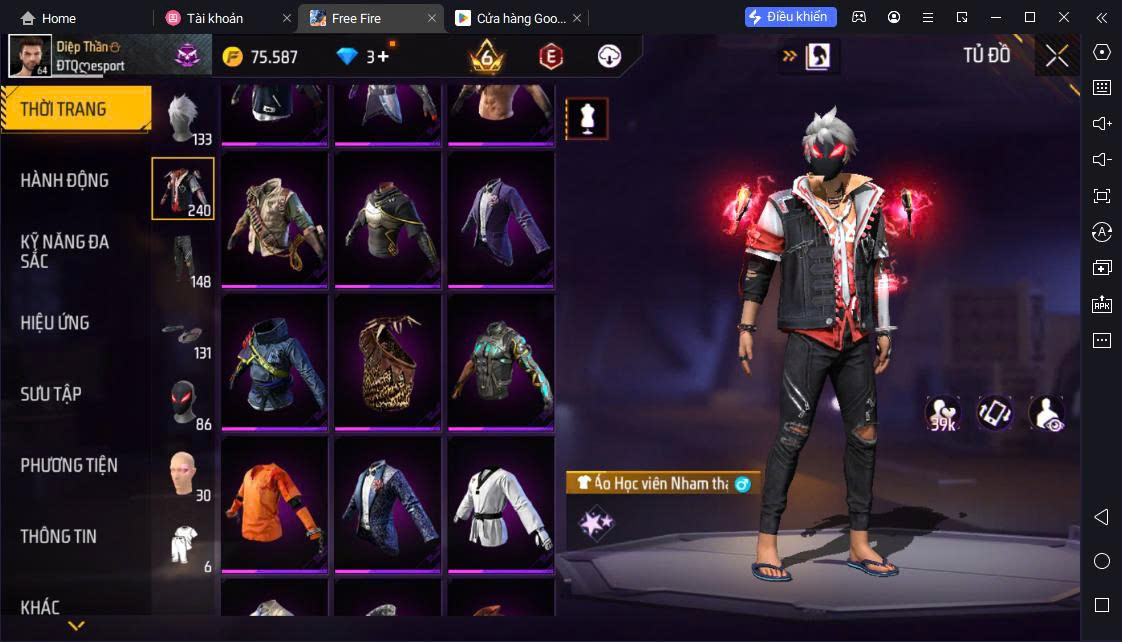
Task: Open the THÔNG TIN tab
Action: pos(59,536)
